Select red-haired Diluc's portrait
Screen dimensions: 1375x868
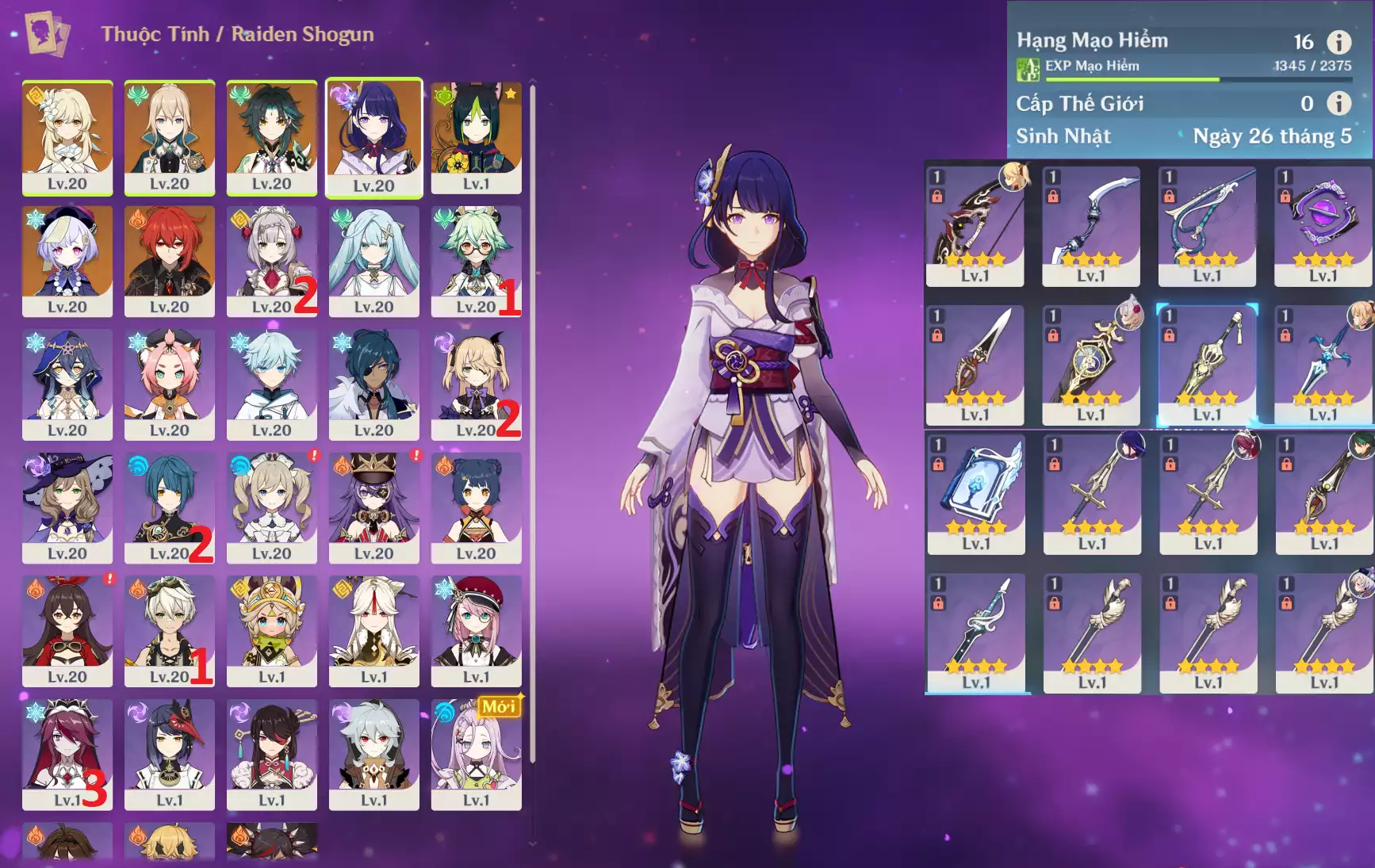pyautogui.click(x=169, y=260)
